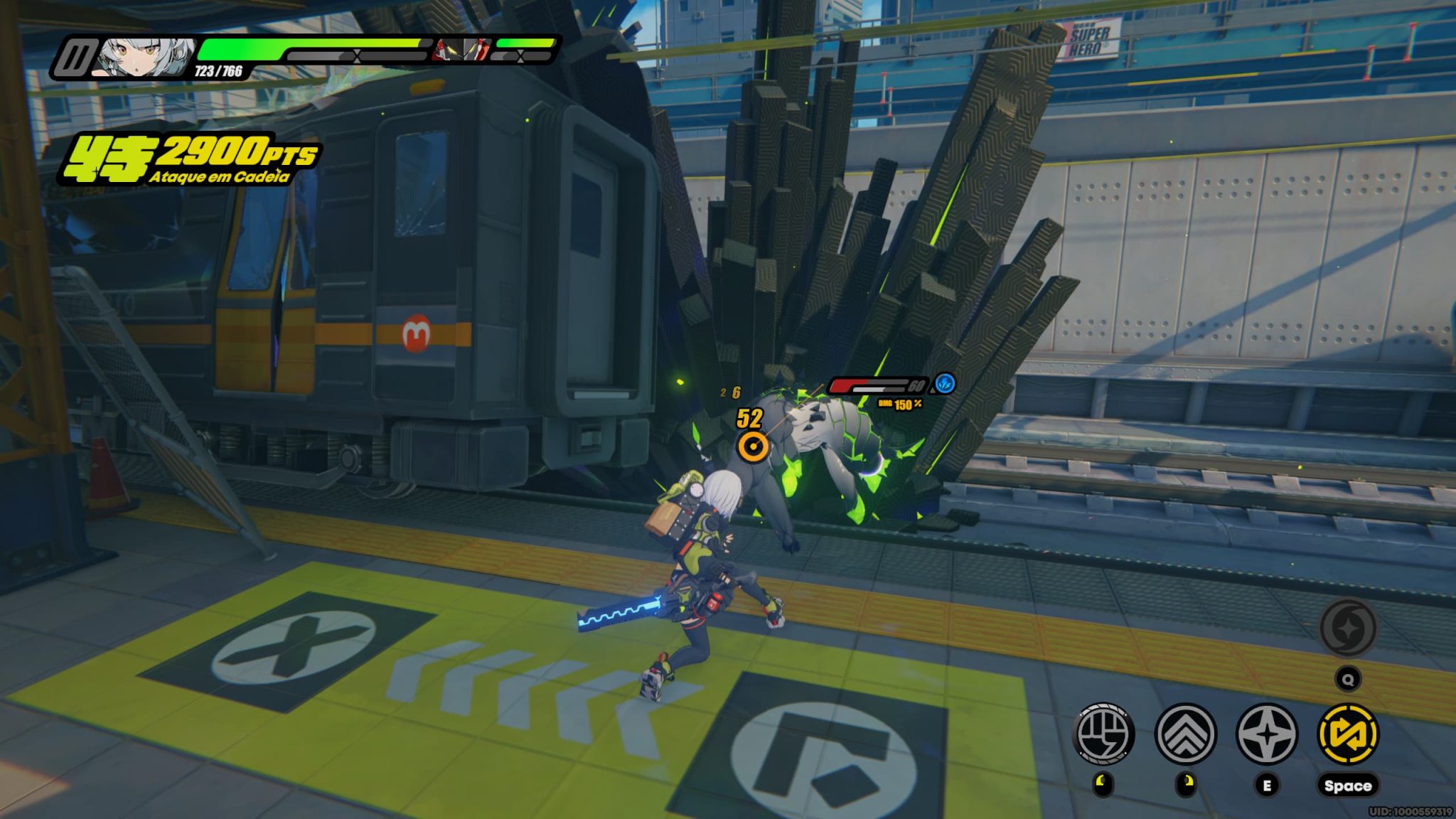Trigger the double-chevron dodge ability
This screenshot has width=1456, height=819.
pyautogui.click(x=1185, y=734)
